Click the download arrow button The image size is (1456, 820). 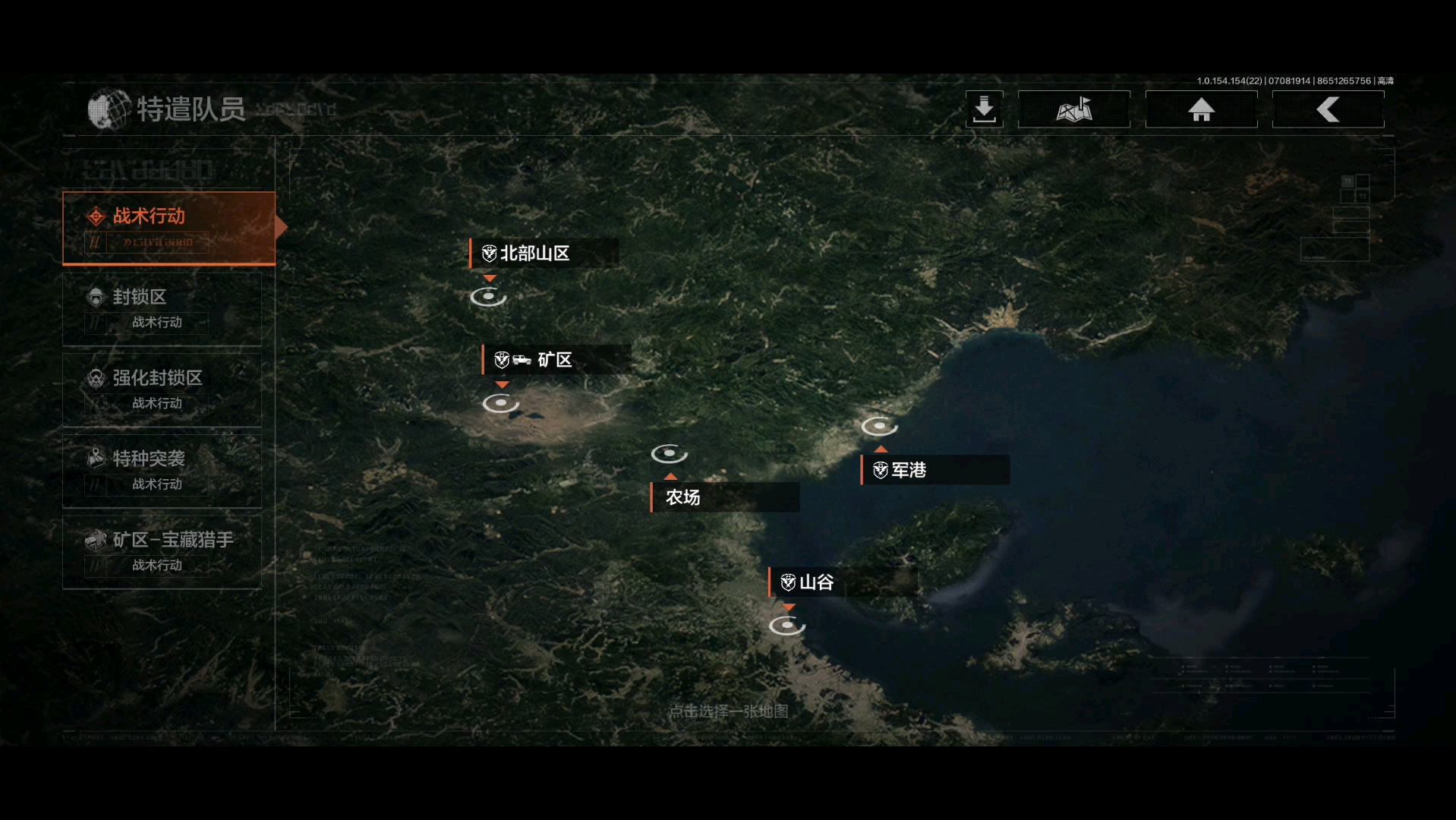pos(984,109)
